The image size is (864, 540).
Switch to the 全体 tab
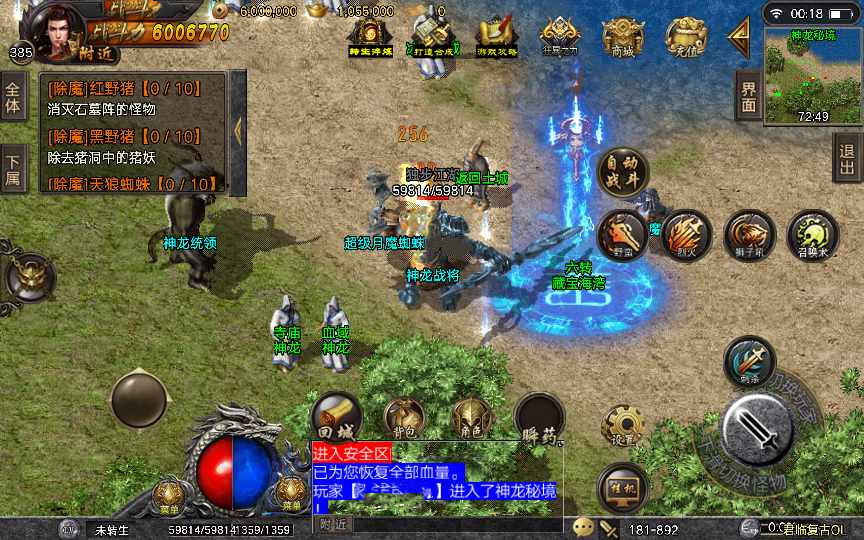coord(13,96)
